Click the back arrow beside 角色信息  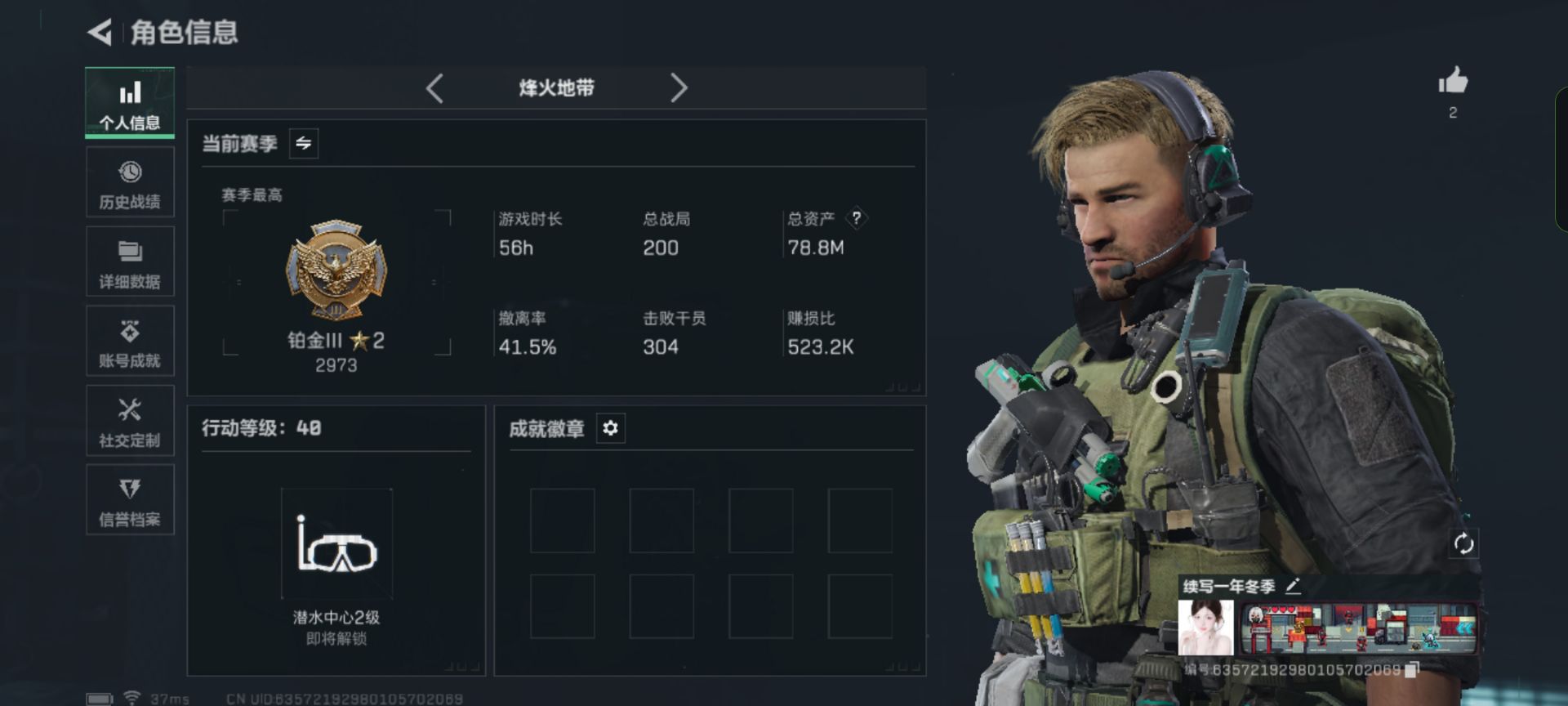(x=100, y=34)
